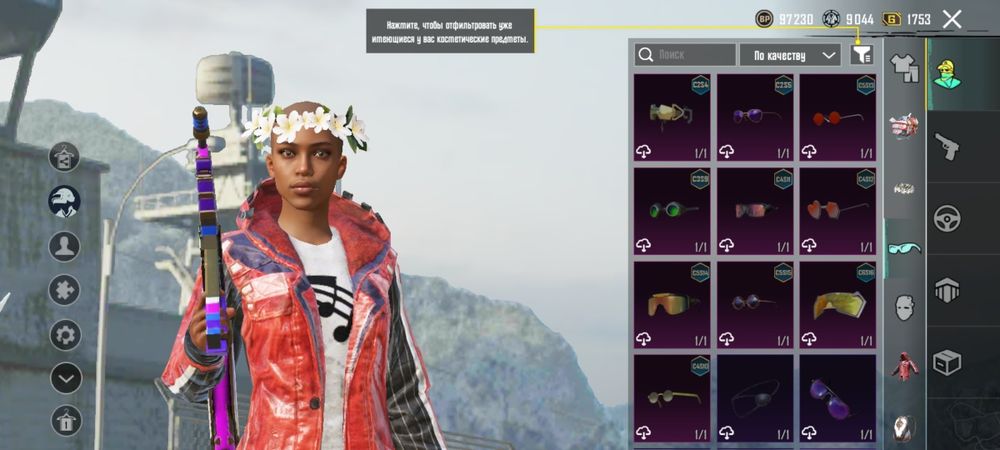The image size is (1000, 450).
Task: Close the wardrobe with the X button
Action: click(x=952, y=19)
